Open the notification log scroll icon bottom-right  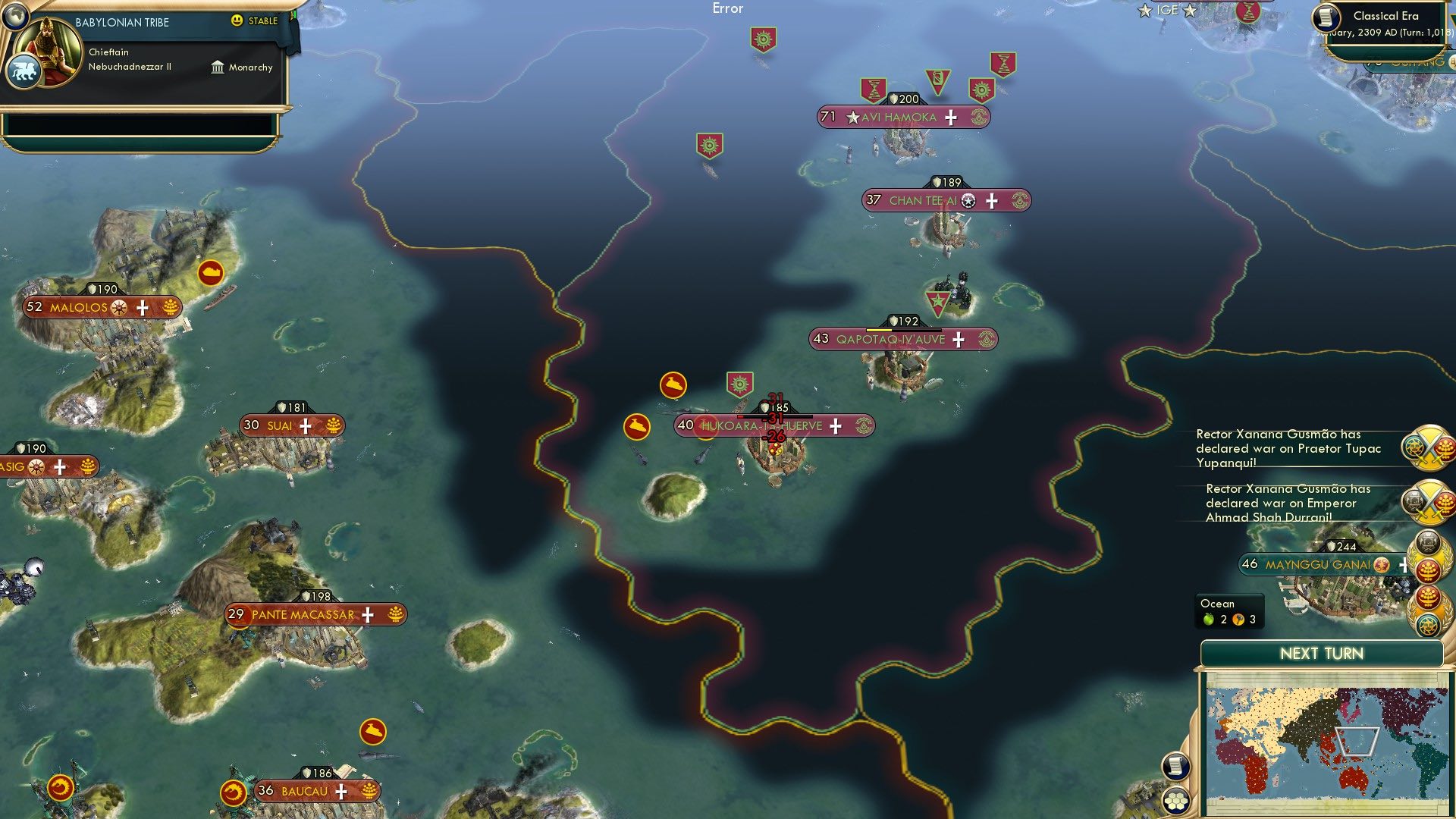1178,766
